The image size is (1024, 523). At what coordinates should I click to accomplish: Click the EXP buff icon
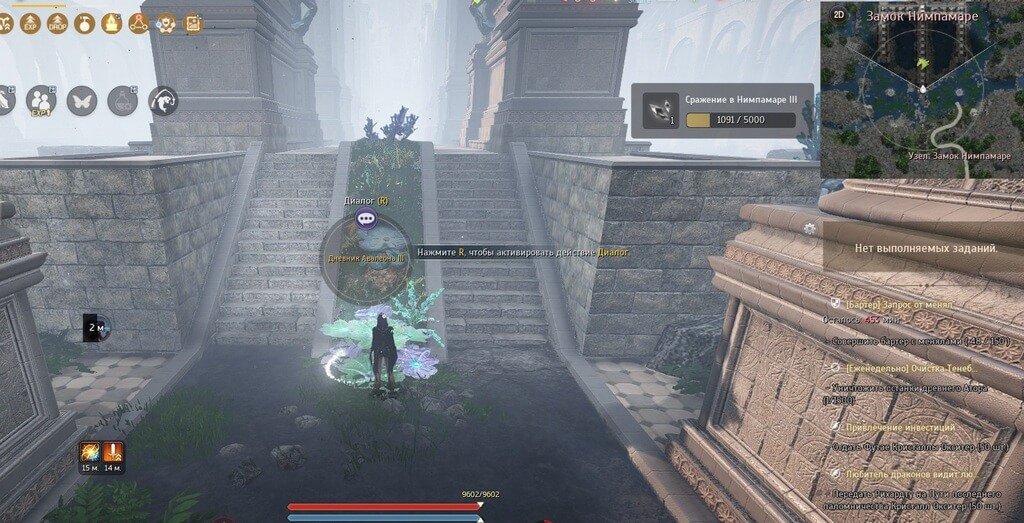click(x=29, y=22)
